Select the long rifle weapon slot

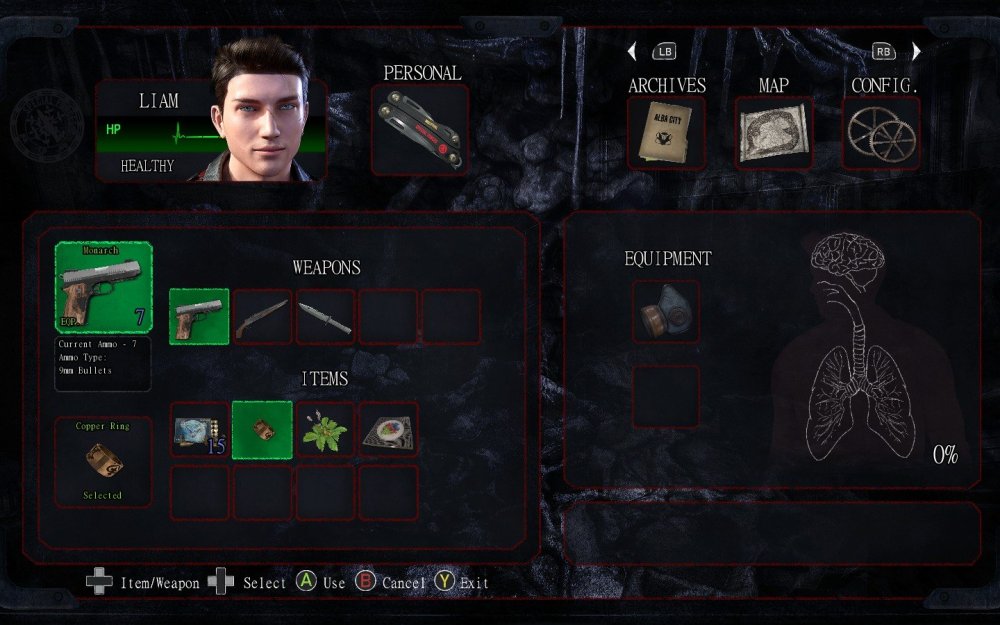[262, 317]
